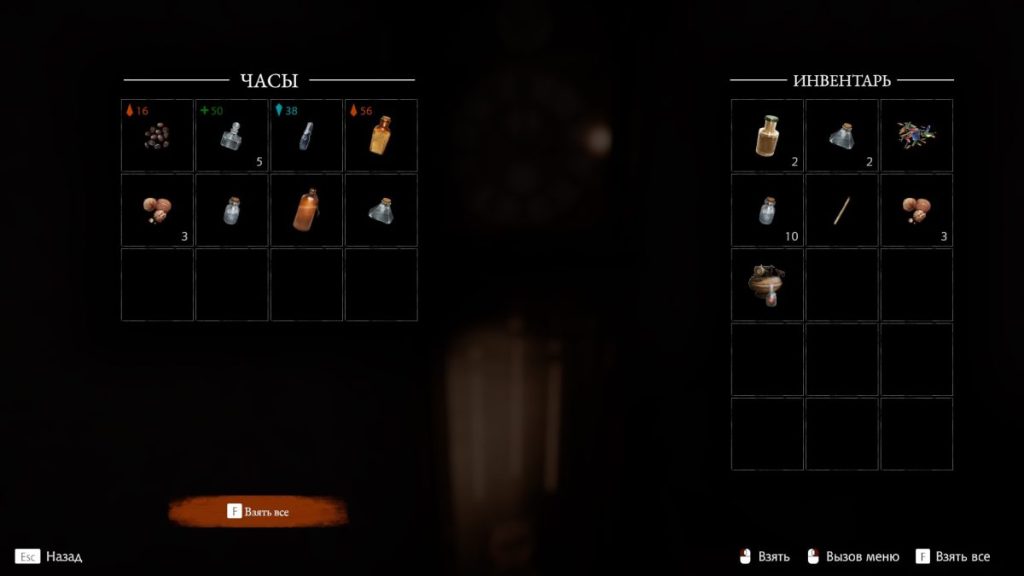Click the stack of ten corked jars
Screen dimensions: 1024x576
click(767, 210)
